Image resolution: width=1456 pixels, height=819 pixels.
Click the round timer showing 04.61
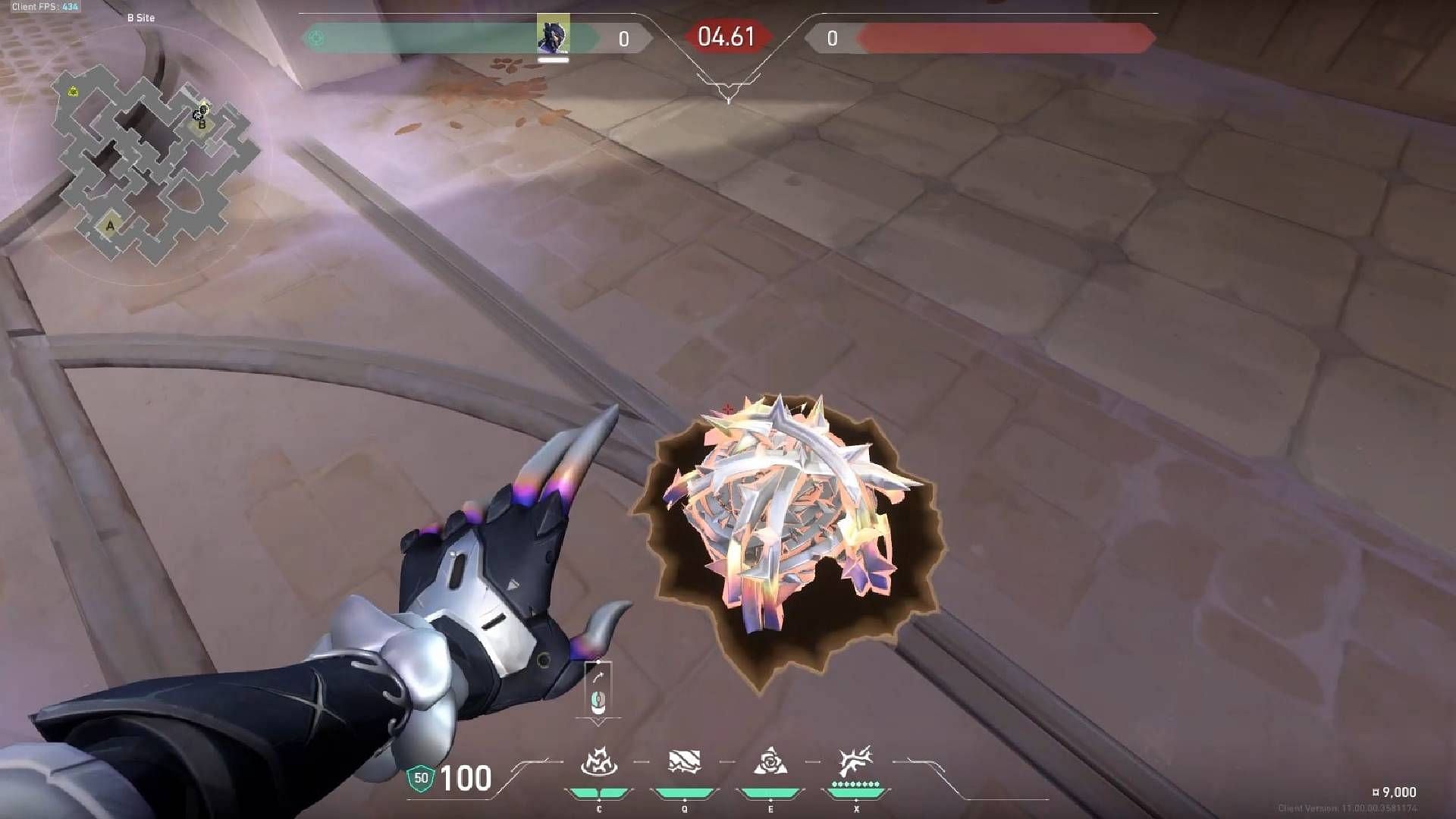(x=725, y=36)
